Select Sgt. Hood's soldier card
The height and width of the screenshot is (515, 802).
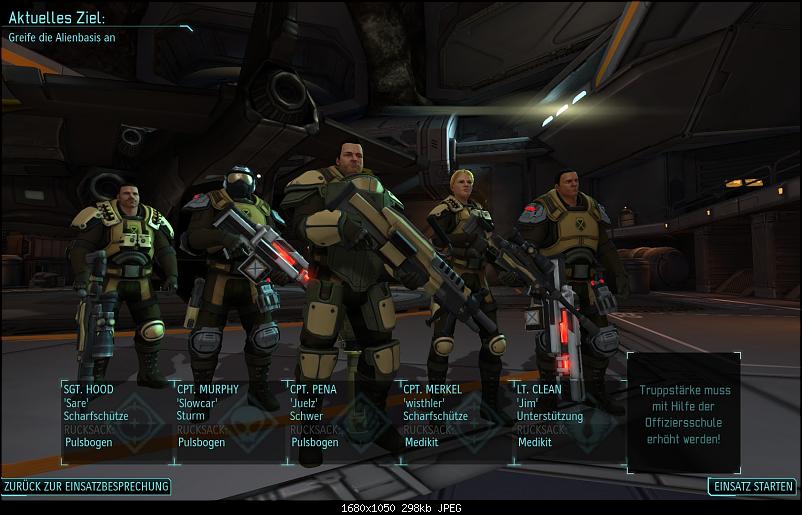click(x=116, y=420)
